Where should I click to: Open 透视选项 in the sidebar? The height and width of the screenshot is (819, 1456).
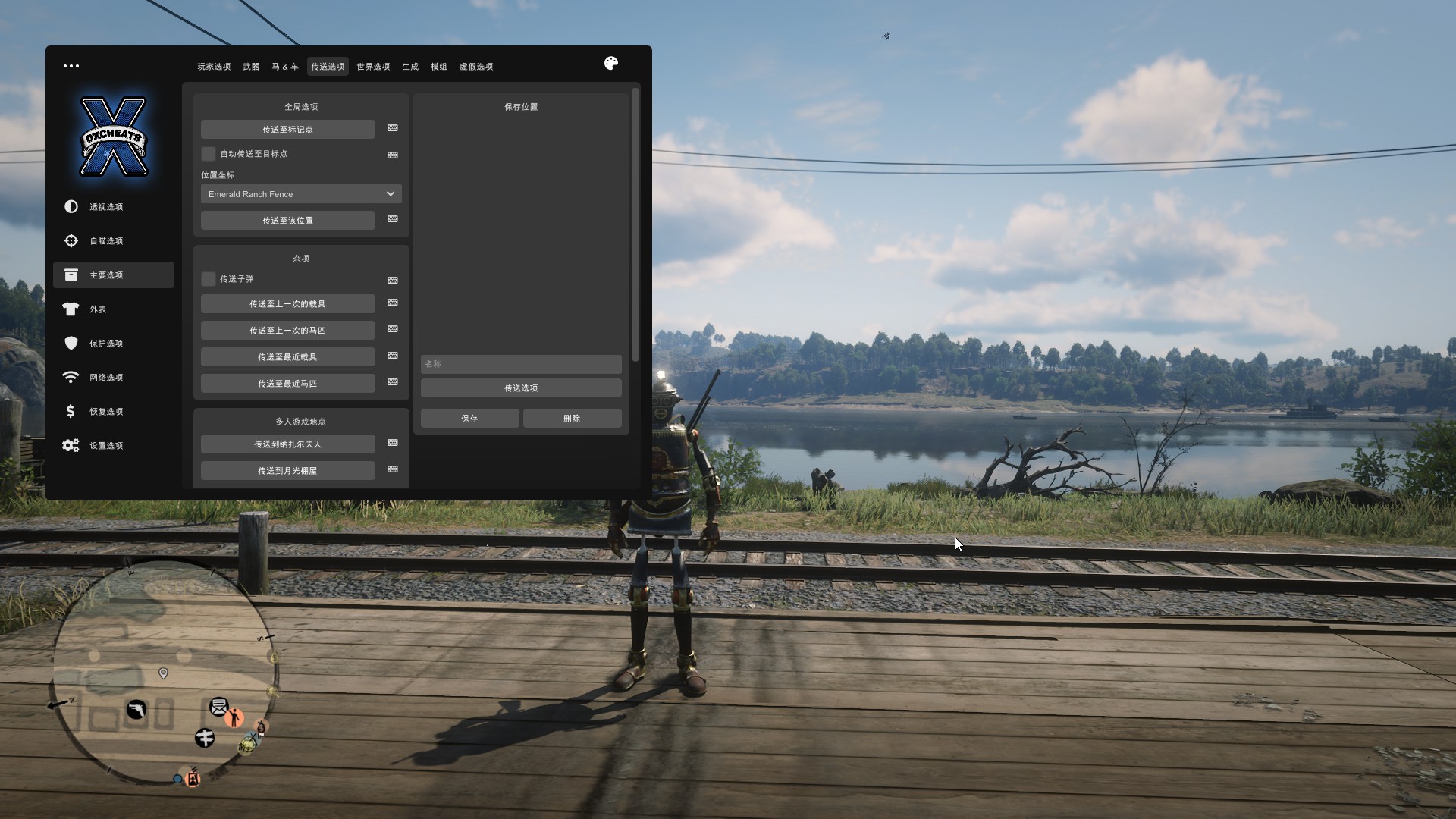pos(106,207)
